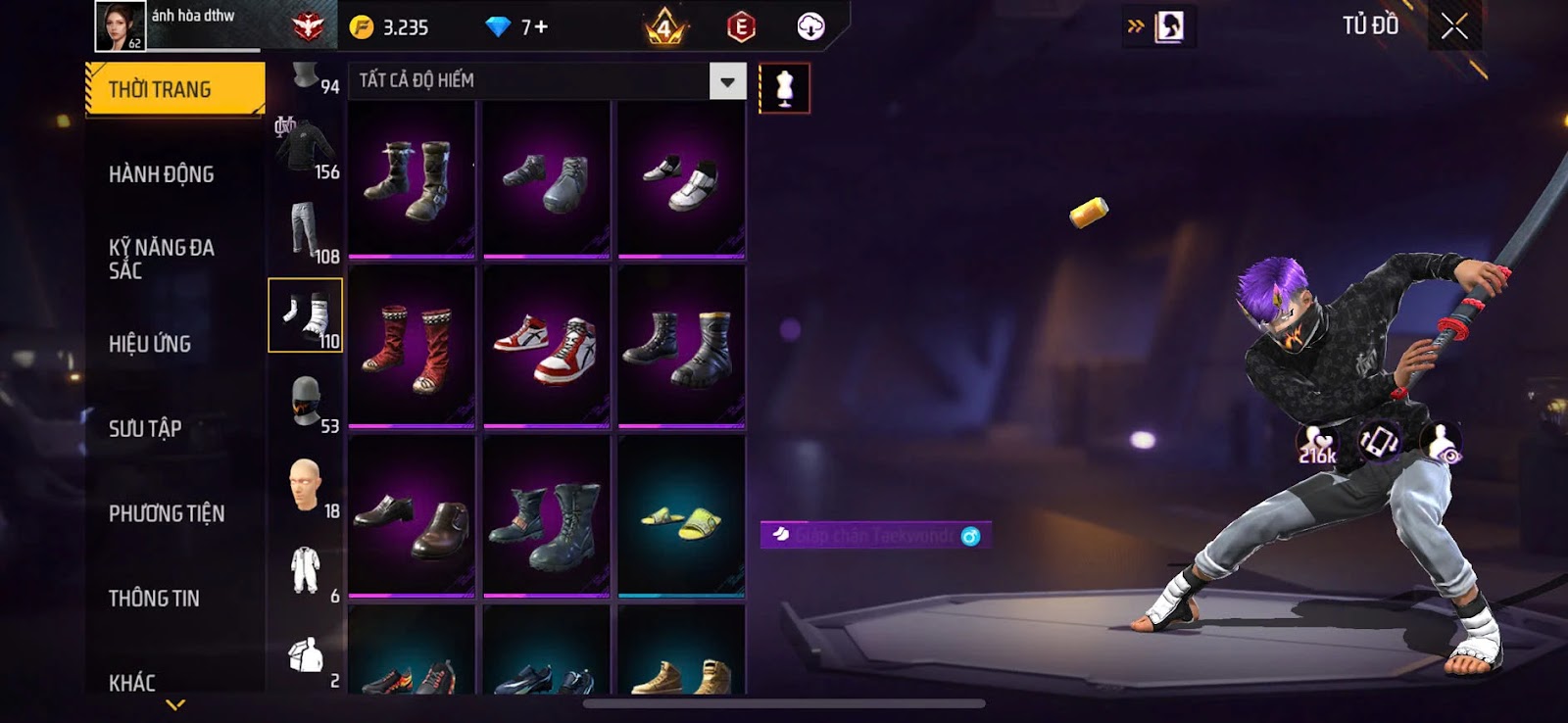Tap the phone rotate icon near the character
This screenshot has width=1568, height=723.
coord(1379,442)
